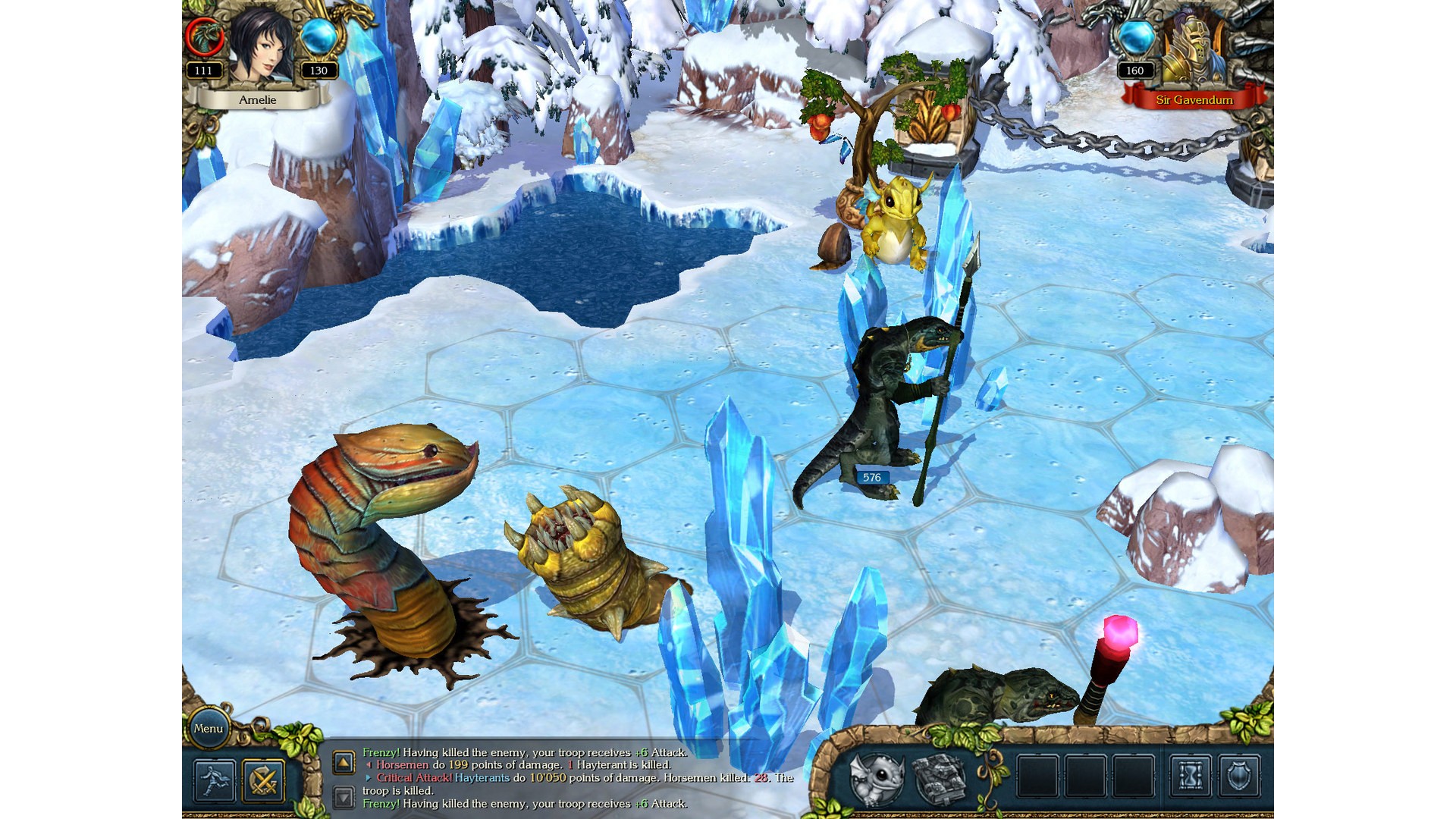Open the spell book

[940, 777]
